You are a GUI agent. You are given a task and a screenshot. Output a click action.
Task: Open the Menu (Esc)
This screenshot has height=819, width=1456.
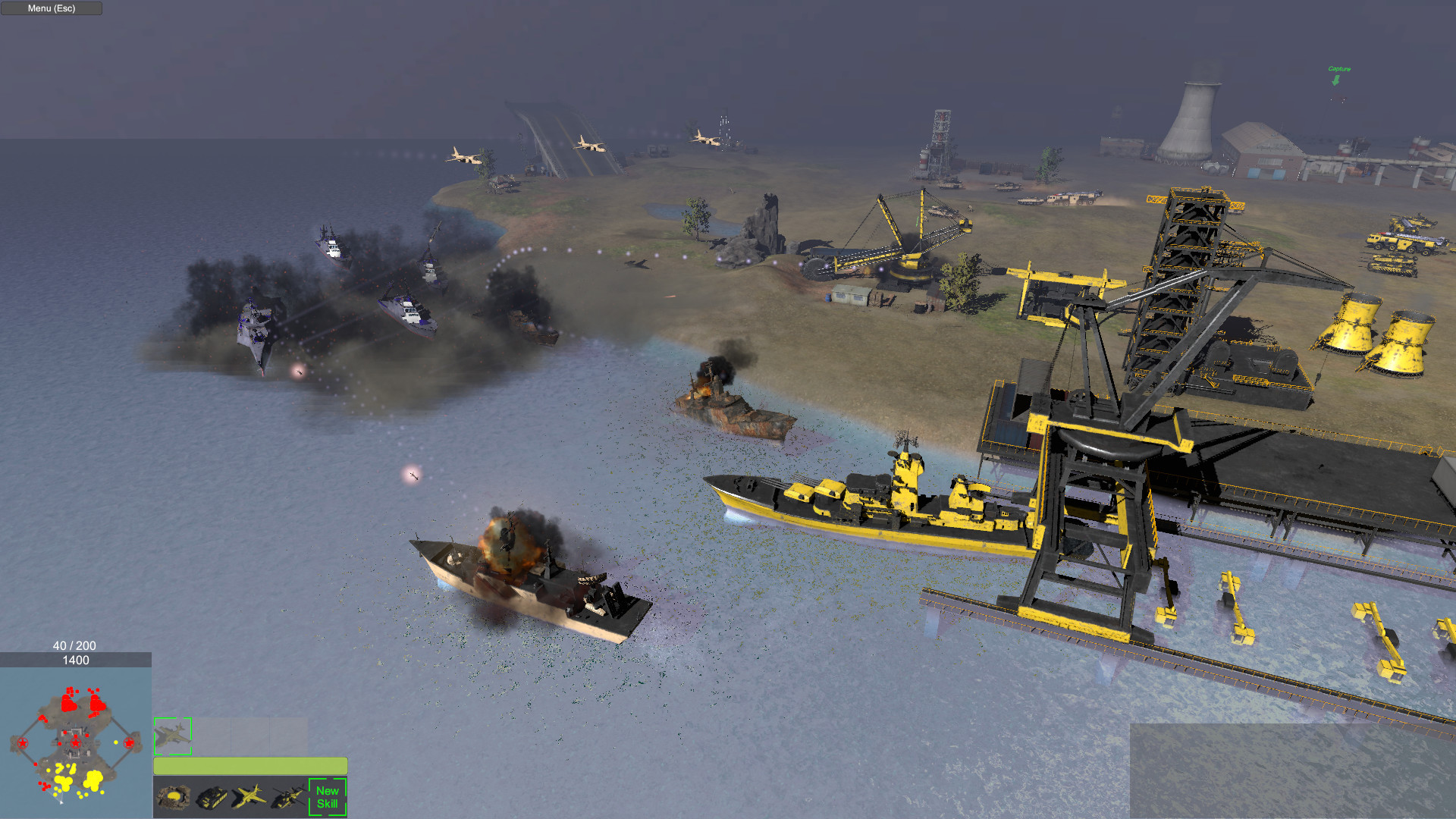click(x=51, y=8)
